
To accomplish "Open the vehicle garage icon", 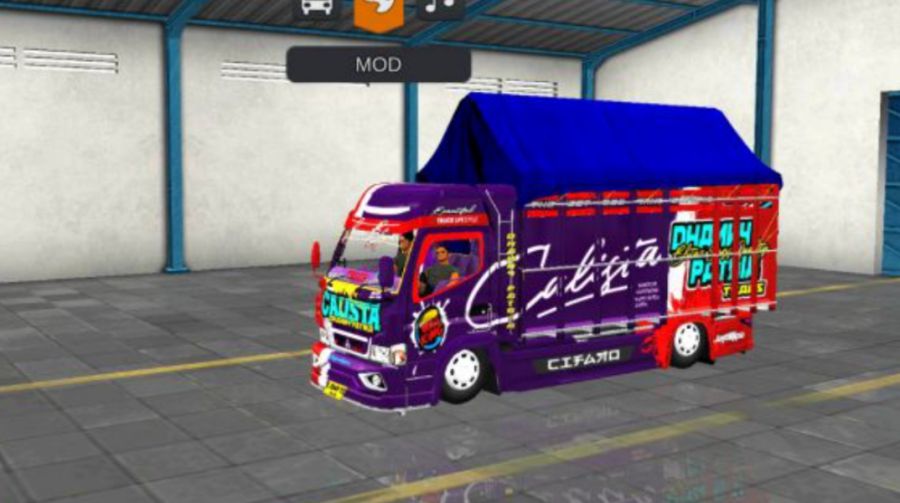I will (x=316, y=8).
